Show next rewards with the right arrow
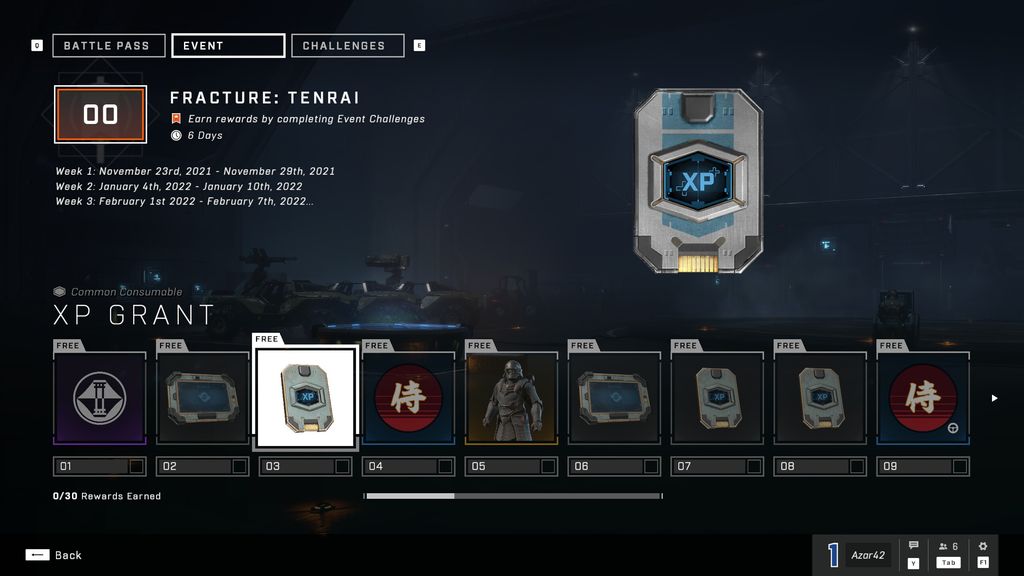The height and width of the screenshot is (576, 1024). click(994, 398)
